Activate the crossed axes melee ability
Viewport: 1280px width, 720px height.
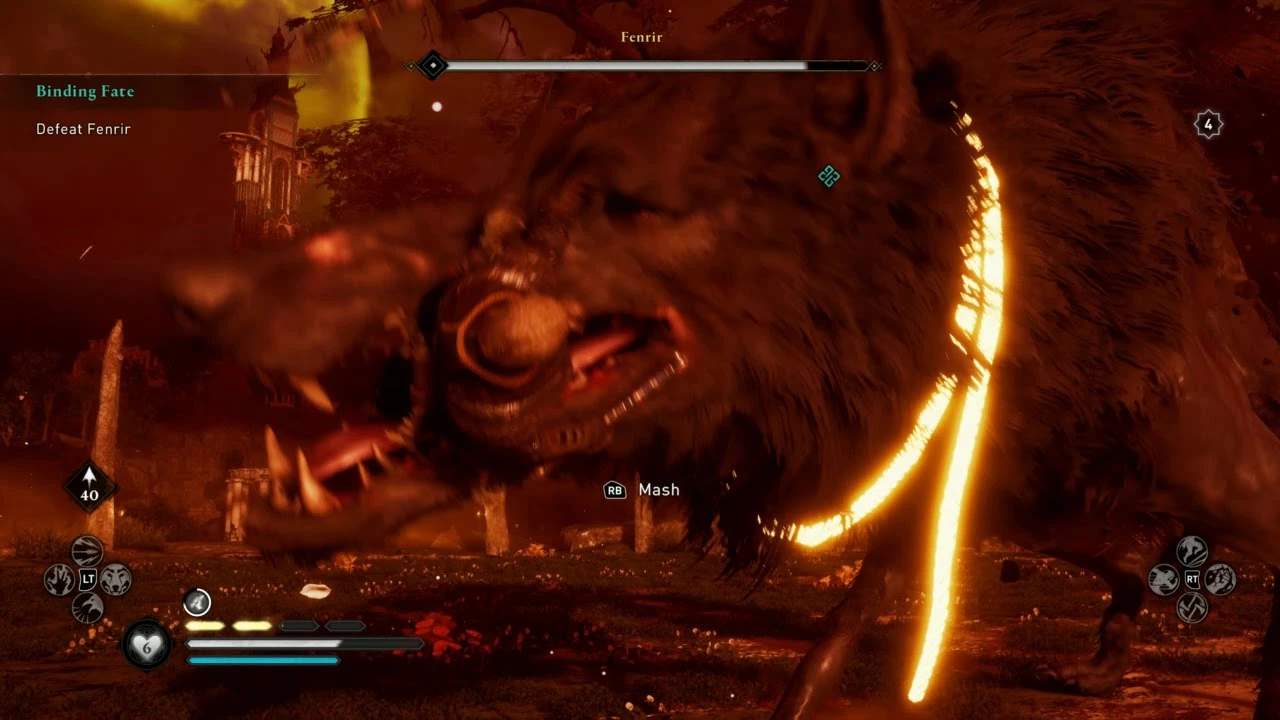1192,607
